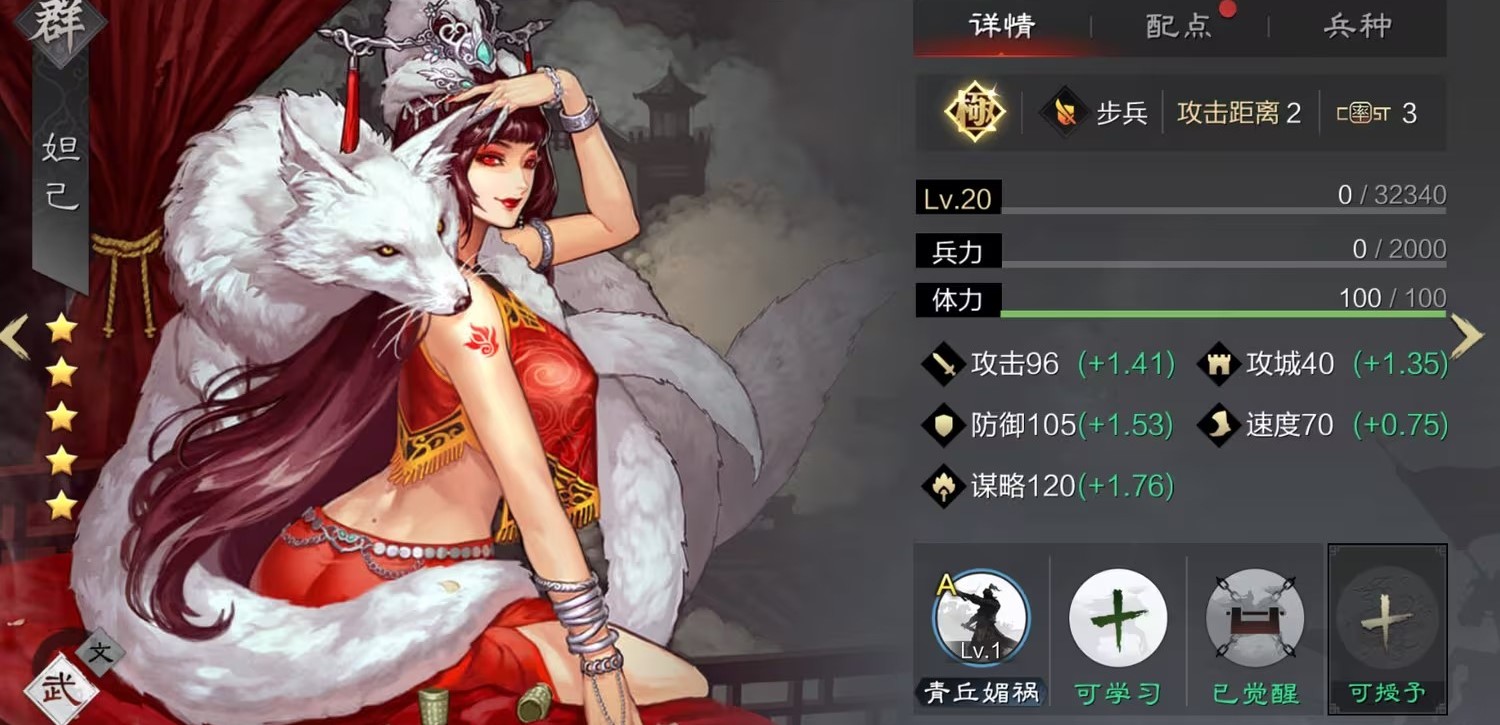Click the 率 cost icon showing 3

tap(1363, 112)
